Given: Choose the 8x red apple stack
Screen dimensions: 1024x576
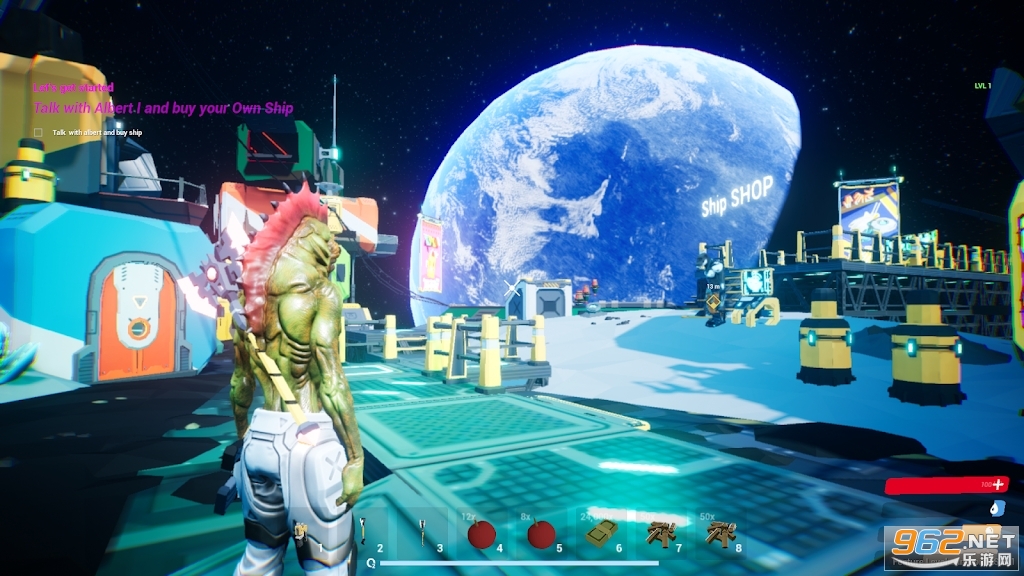Looking at the screenshot, I should [x=541, y=534].
